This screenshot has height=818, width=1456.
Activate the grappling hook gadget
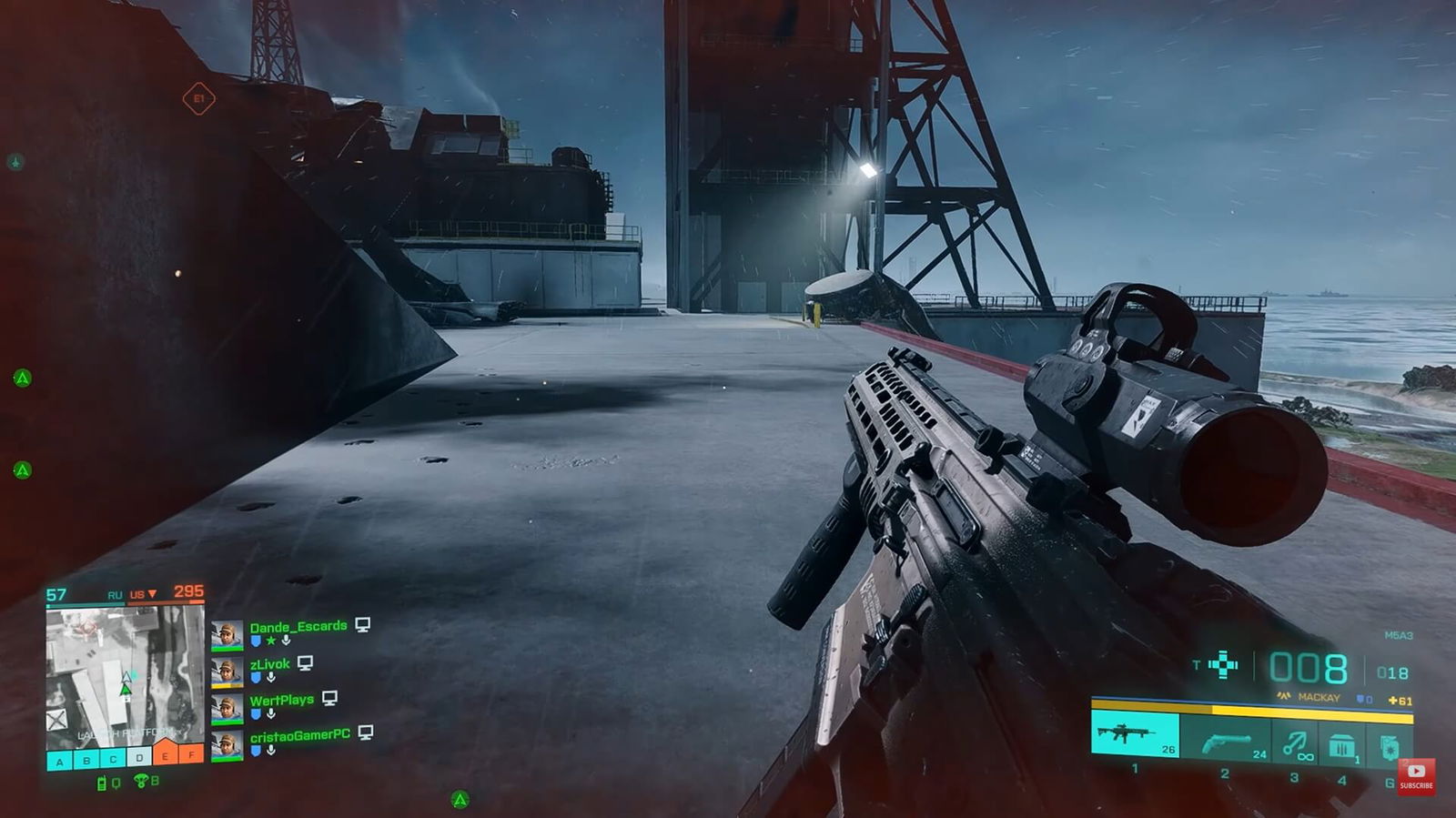pyautogui.click(x=1295, y=744)
